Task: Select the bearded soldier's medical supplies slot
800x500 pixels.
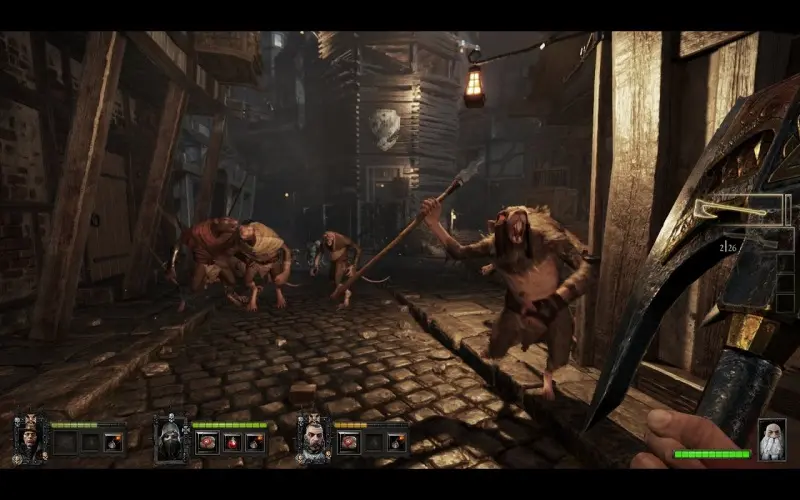Action: [x=350, y=442]
